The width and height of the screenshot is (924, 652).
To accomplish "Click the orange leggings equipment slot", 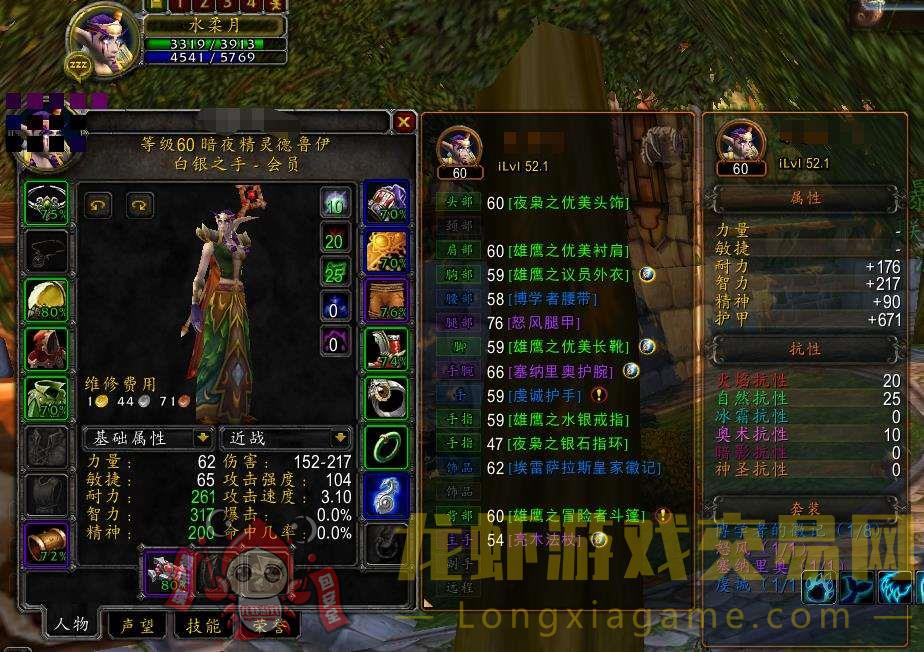I will click(x=385, y=300).
